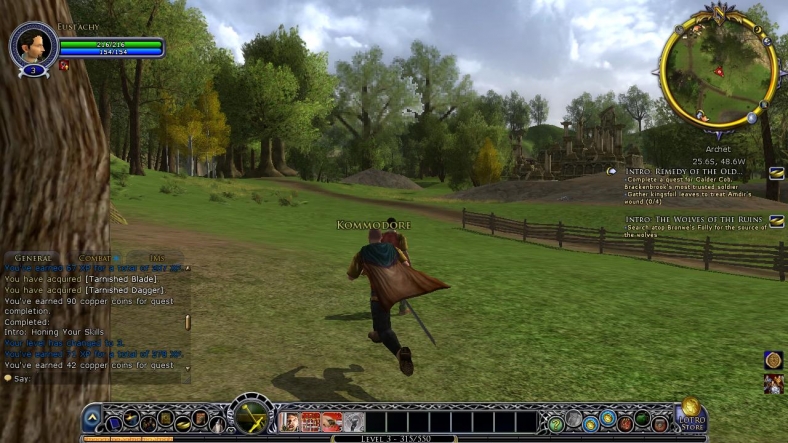788x443 pixels.
Task: Expand the main menu arrow button
Action: click(92, 419)
